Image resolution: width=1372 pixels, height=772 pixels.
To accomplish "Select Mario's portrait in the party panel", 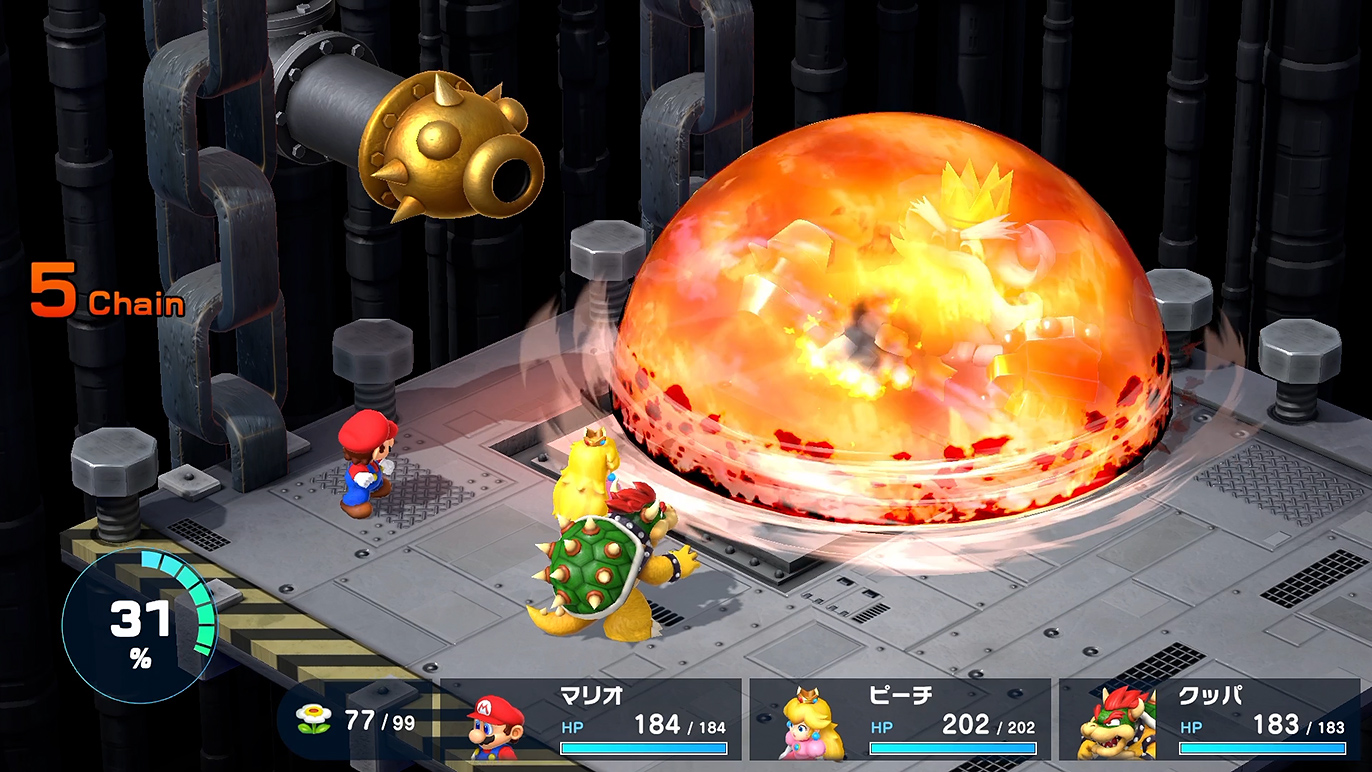I will click(x=497, y=727).
